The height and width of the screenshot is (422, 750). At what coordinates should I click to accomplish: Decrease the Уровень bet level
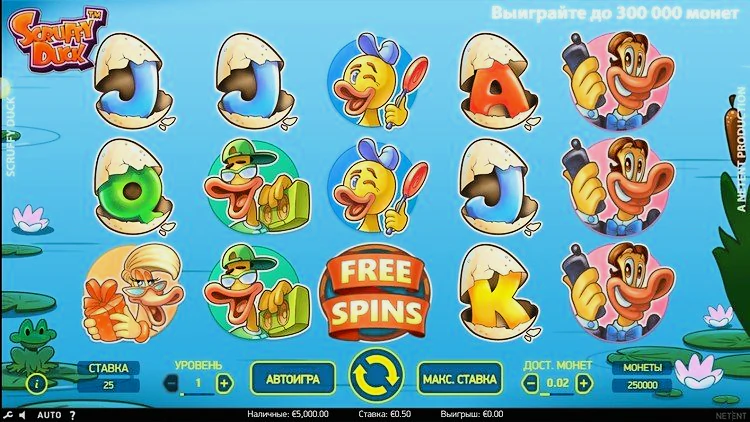(171, 383)
